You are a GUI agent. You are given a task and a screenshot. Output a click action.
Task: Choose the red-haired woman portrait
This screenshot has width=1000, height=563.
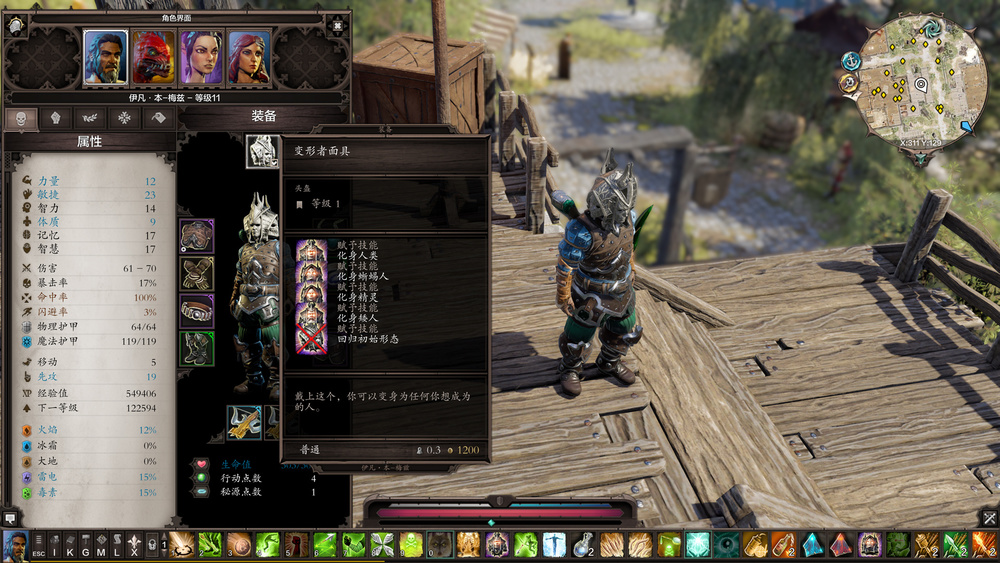pos(248,56)
